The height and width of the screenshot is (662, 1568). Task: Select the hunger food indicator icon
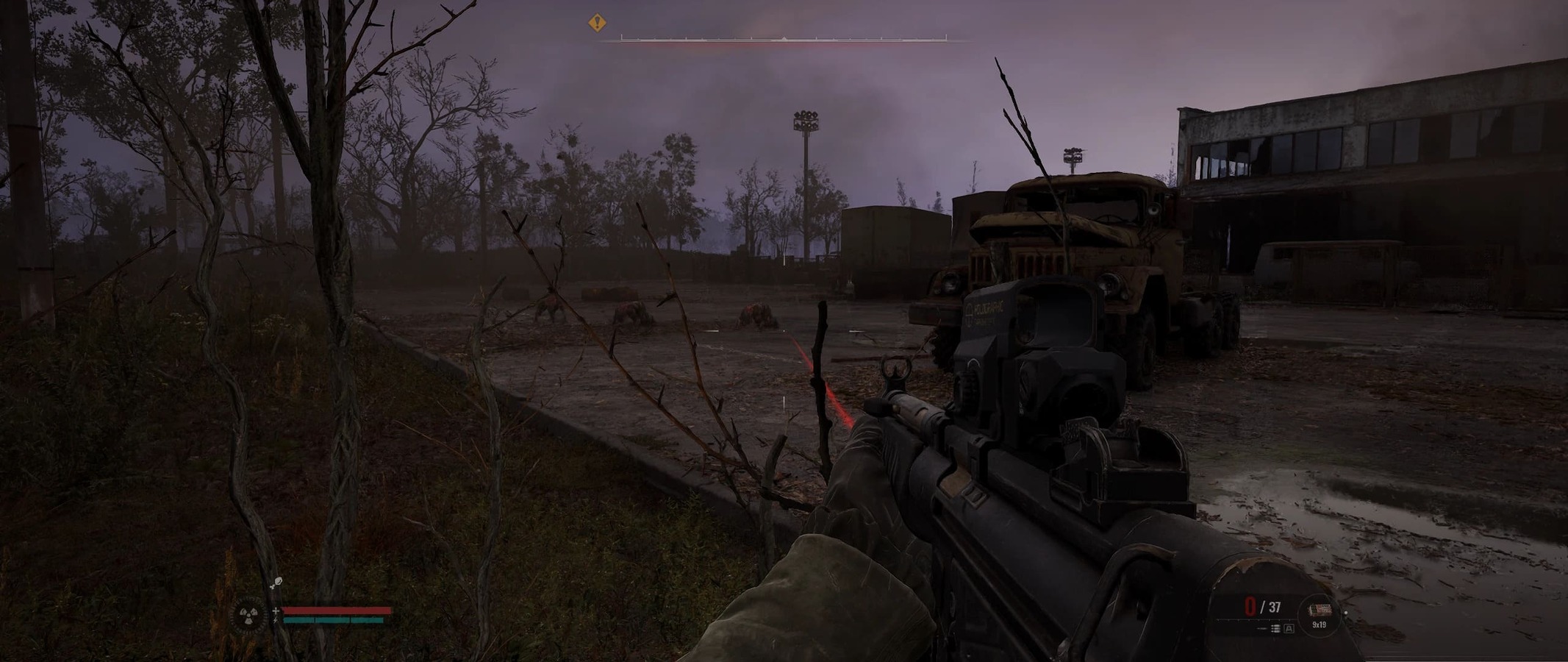278,582
